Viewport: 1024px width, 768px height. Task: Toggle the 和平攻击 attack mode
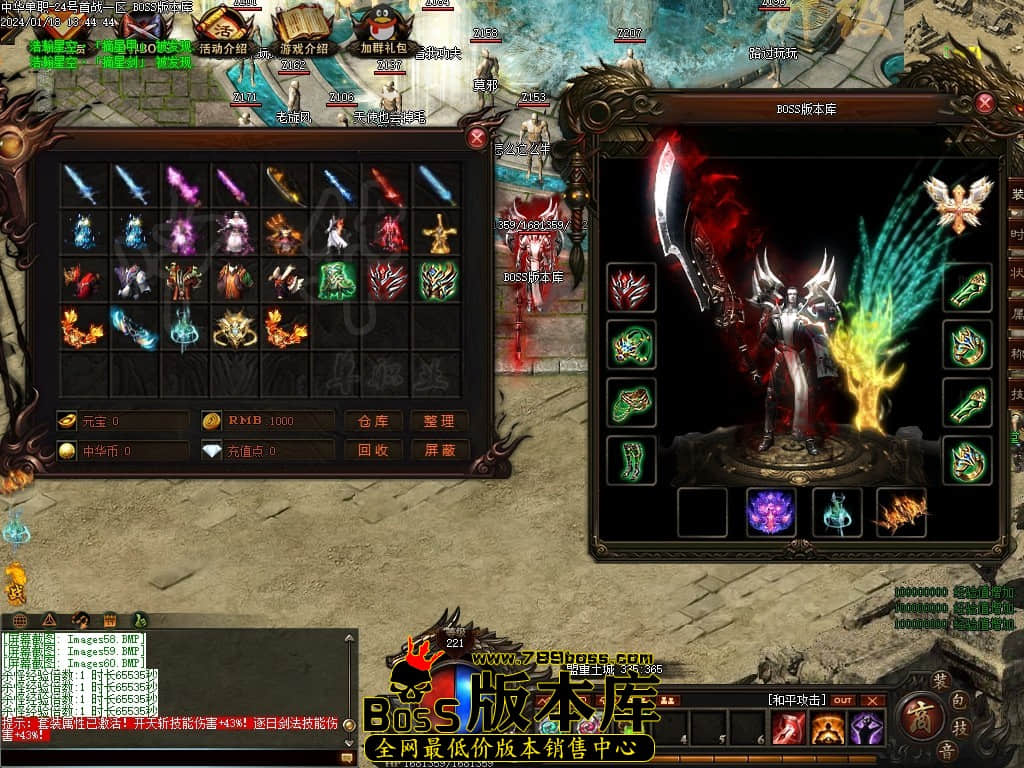coord(797,700)
